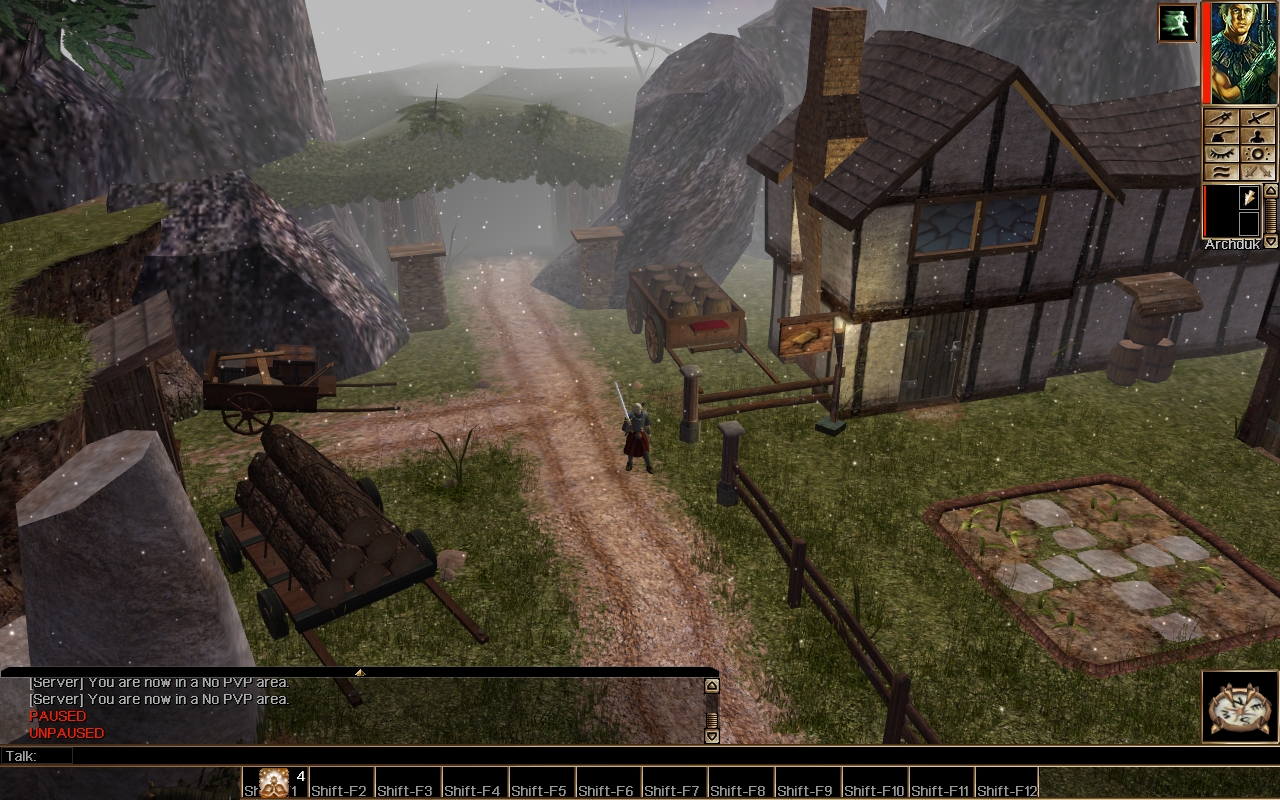Click the single sword panel button
The height and width of the screenshot is (800, 1280).
click(1259, 117)
